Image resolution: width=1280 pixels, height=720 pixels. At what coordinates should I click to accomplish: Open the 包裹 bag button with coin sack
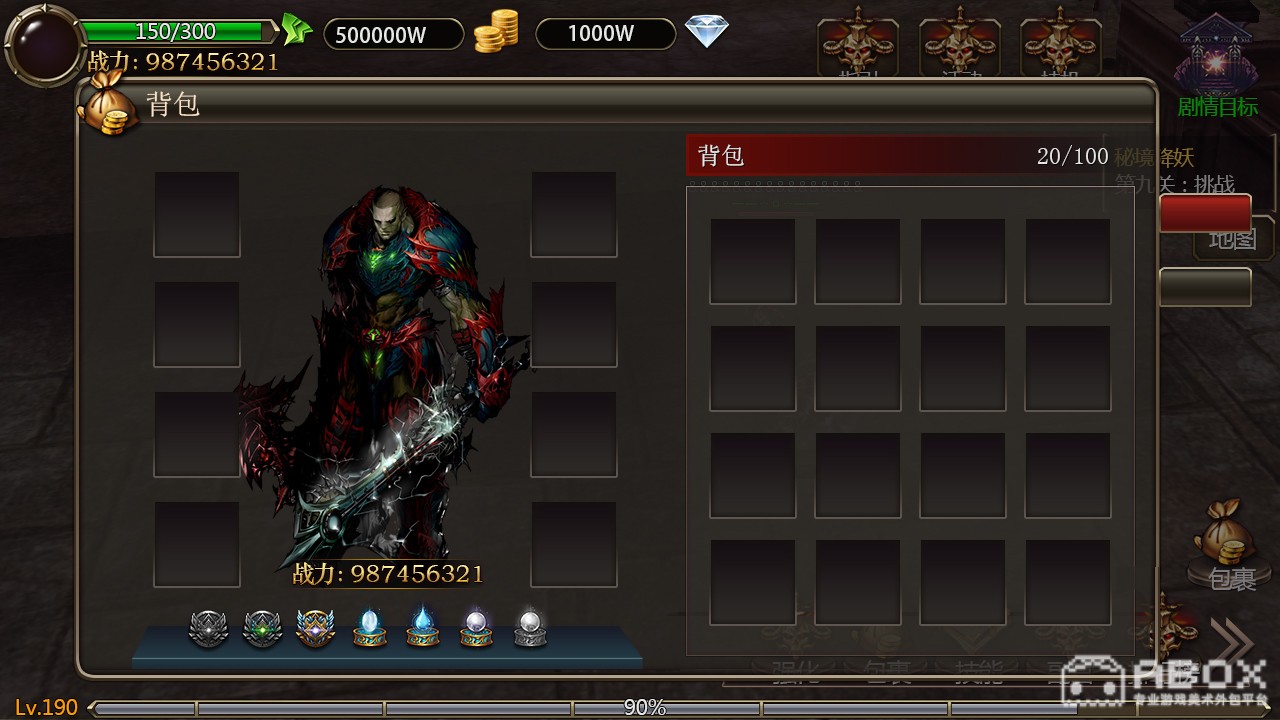pos(1225,545)
